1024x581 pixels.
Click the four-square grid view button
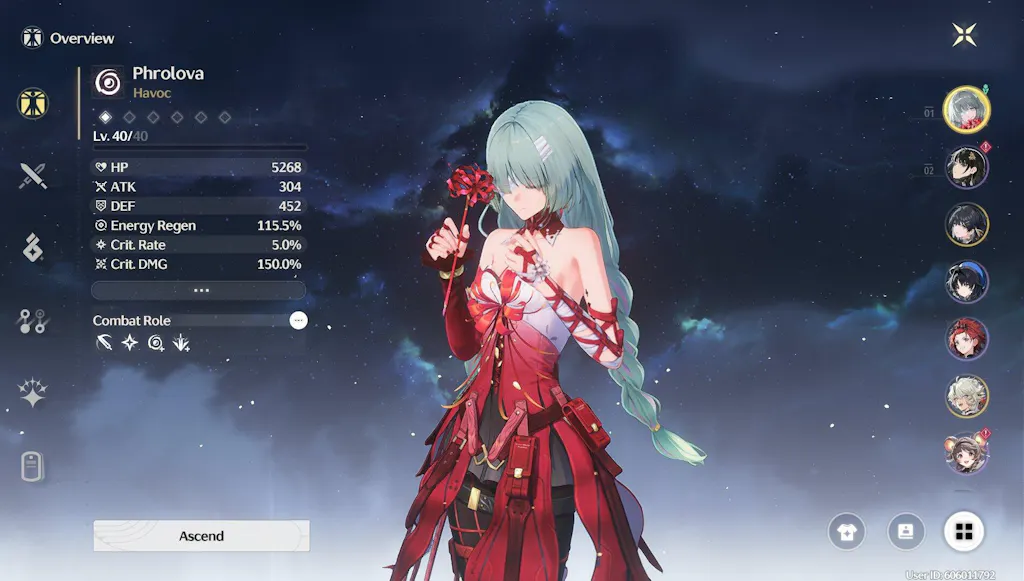point(964,531)
